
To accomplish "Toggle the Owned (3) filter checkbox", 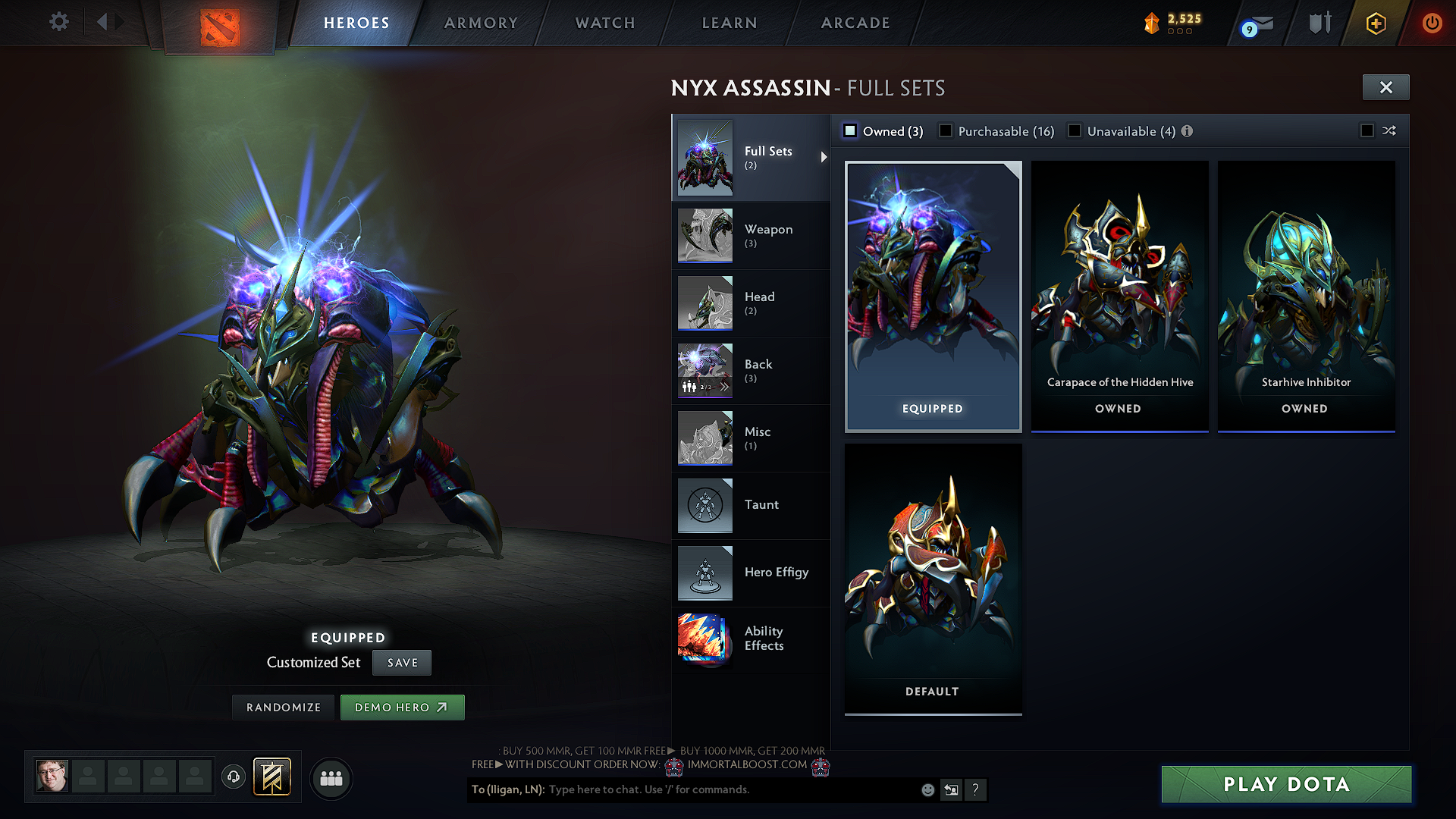I will pyautogui.click(x=850, y=130).
